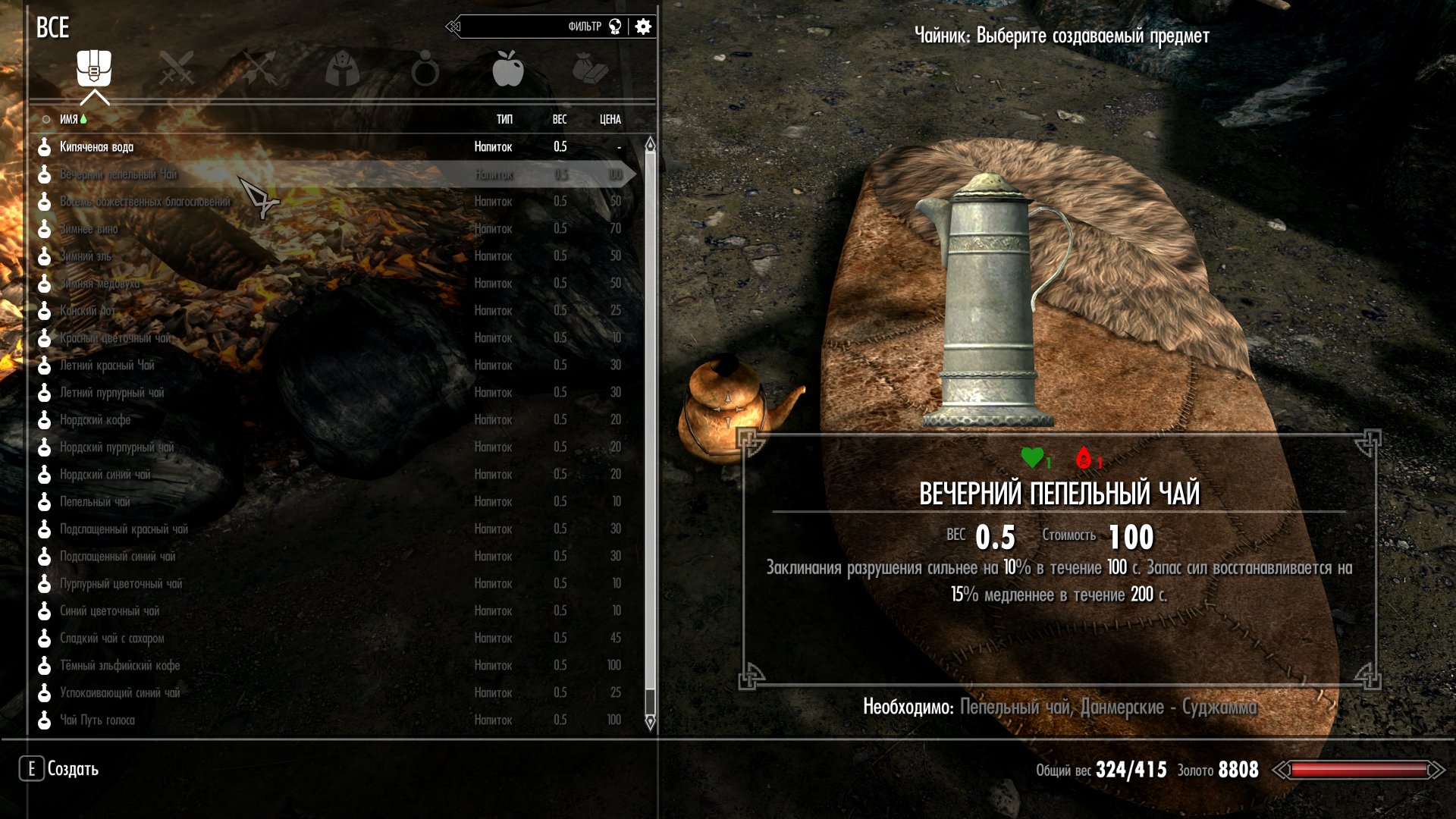Sort the list by ТИП column
The image size is (1456, 819).
pos(504,120)
